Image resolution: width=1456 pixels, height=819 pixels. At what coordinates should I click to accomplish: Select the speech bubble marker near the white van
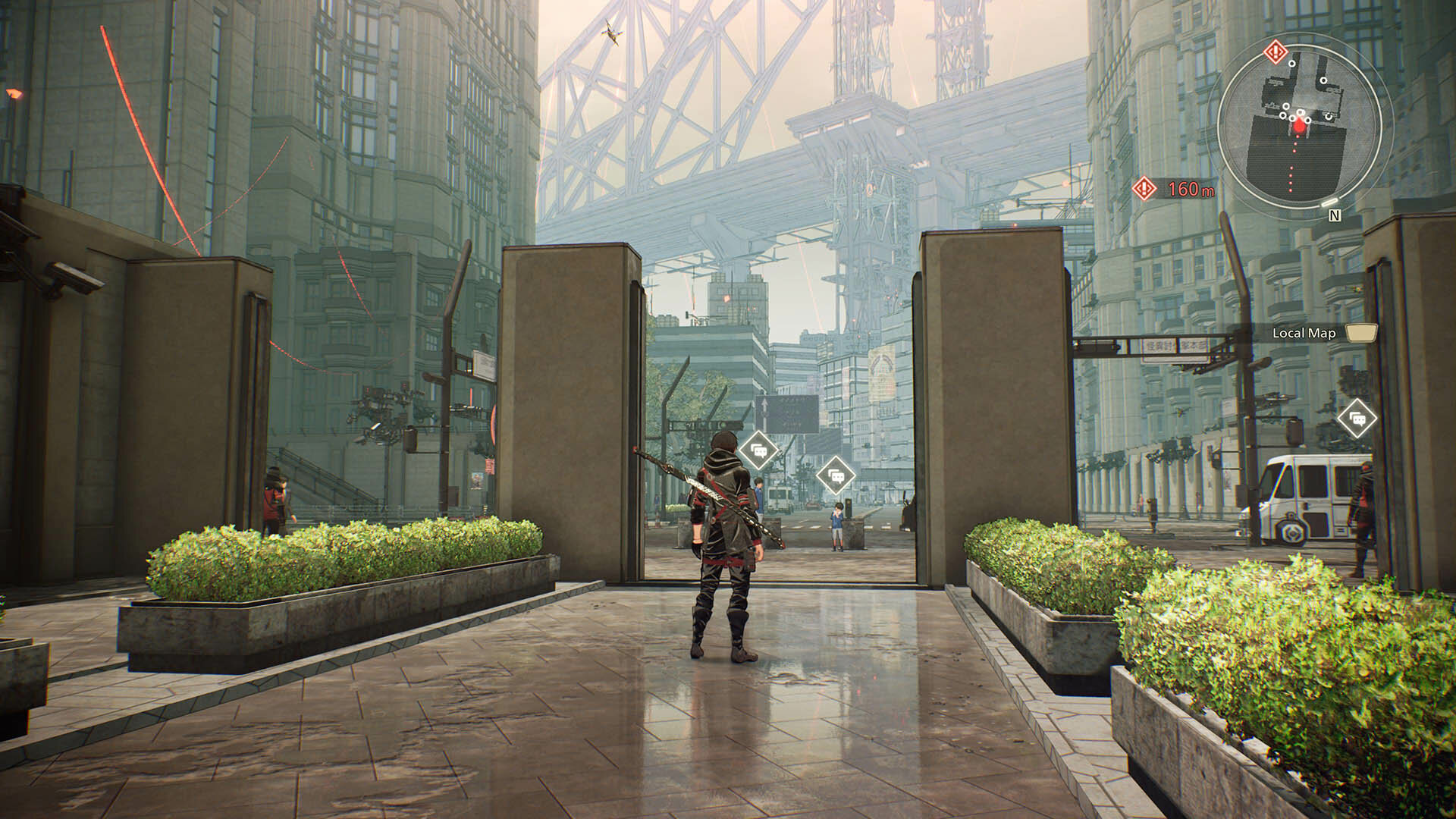[1357, 418]
